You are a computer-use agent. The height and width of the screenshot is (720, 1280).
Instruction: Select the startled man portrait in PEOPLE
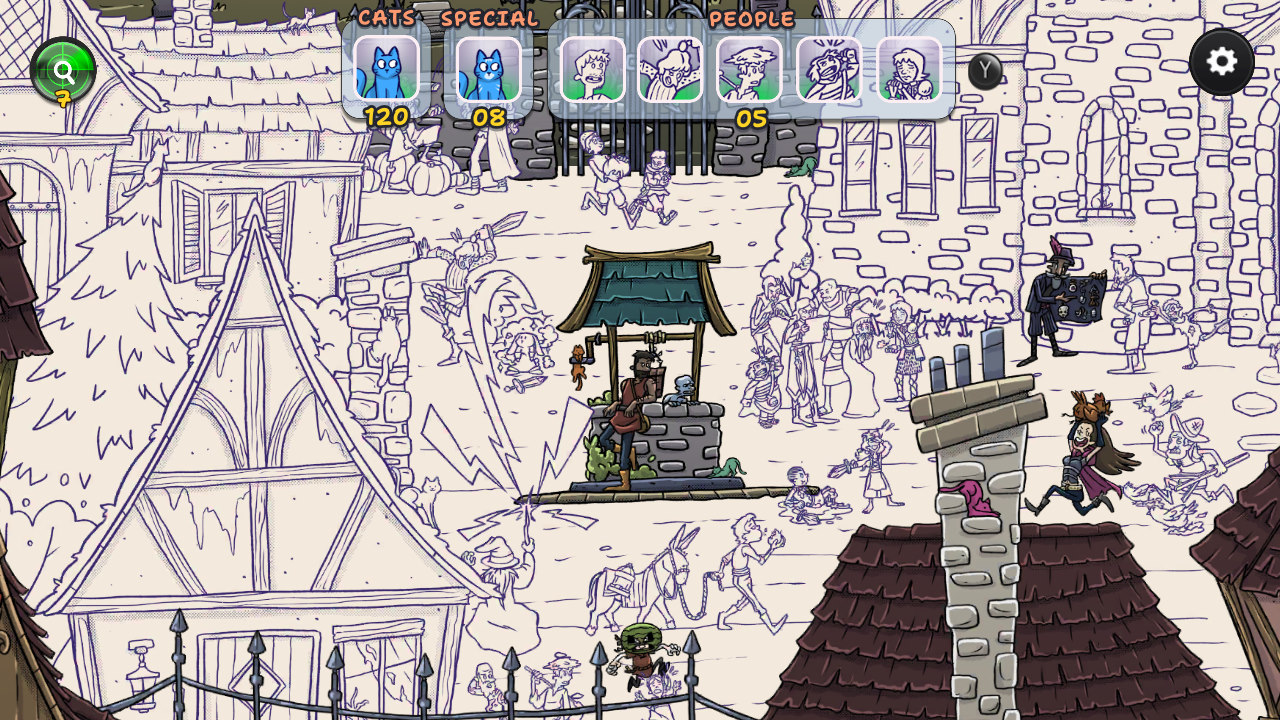point(594,70)
